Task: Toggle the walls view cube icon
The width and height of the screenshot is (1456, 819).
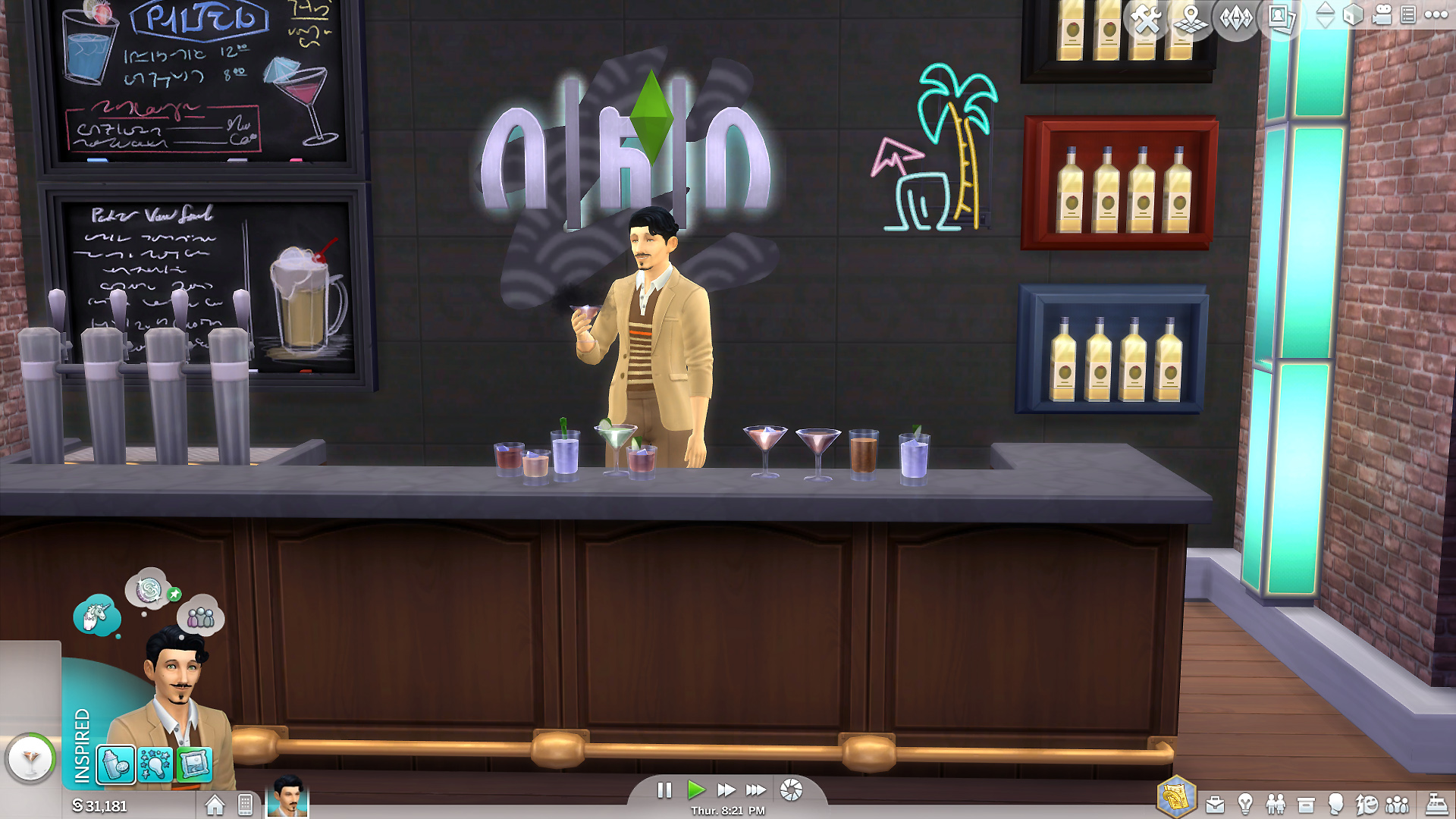Action: 1352,16
